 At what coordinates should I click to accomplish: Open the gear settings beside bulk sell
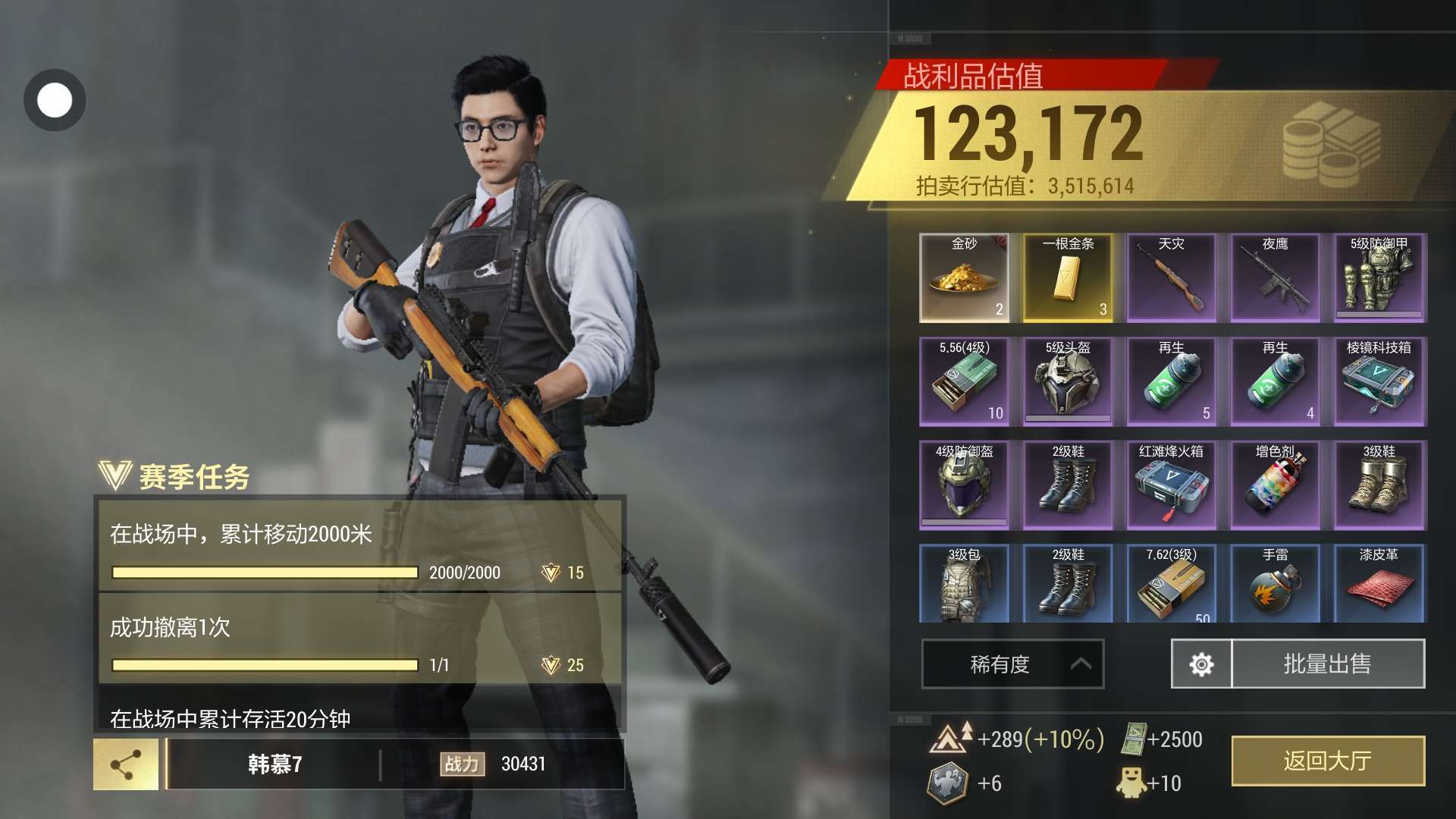point(1201,664)
